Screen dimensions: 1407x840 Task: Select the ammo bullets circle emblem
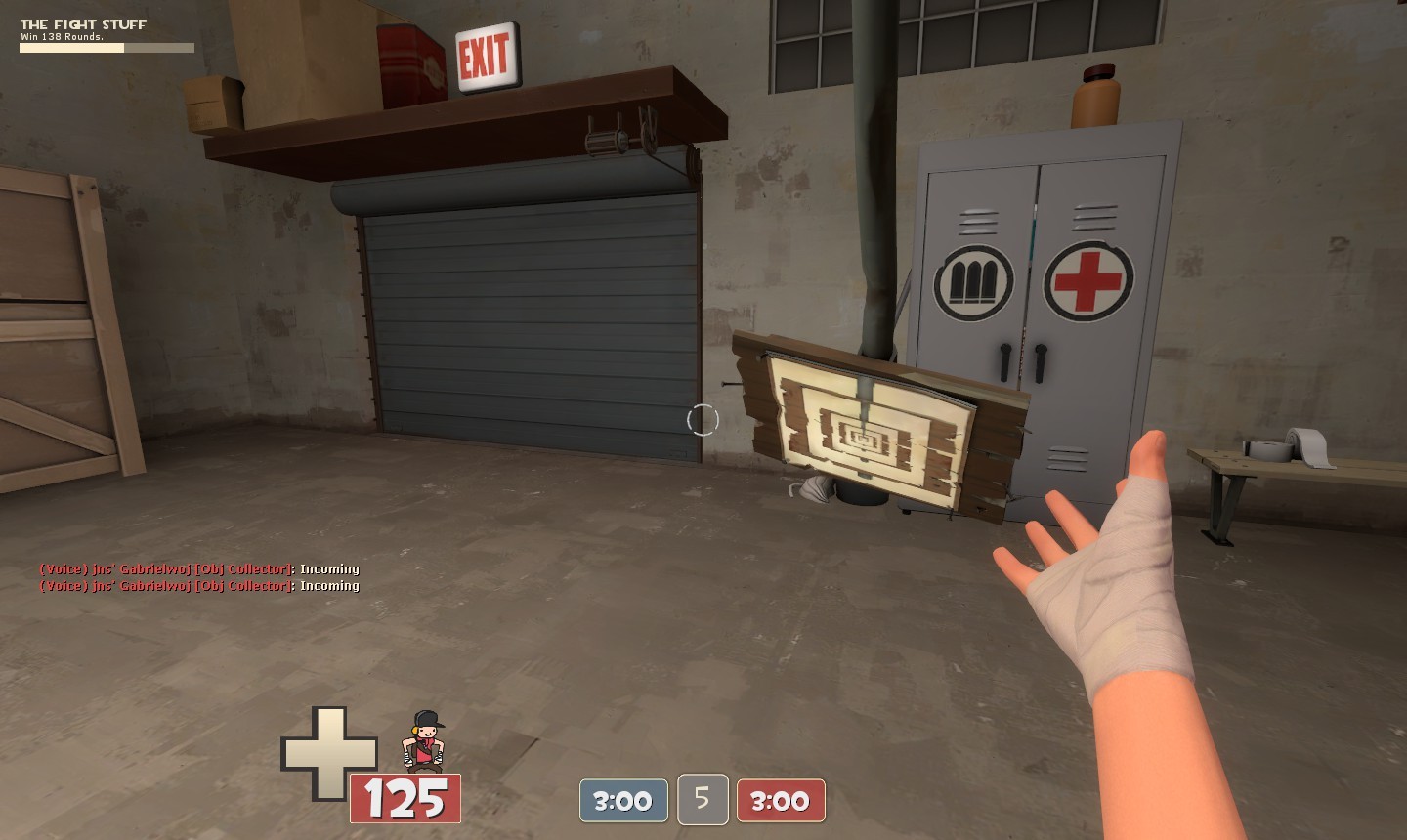tap(972, 282)
